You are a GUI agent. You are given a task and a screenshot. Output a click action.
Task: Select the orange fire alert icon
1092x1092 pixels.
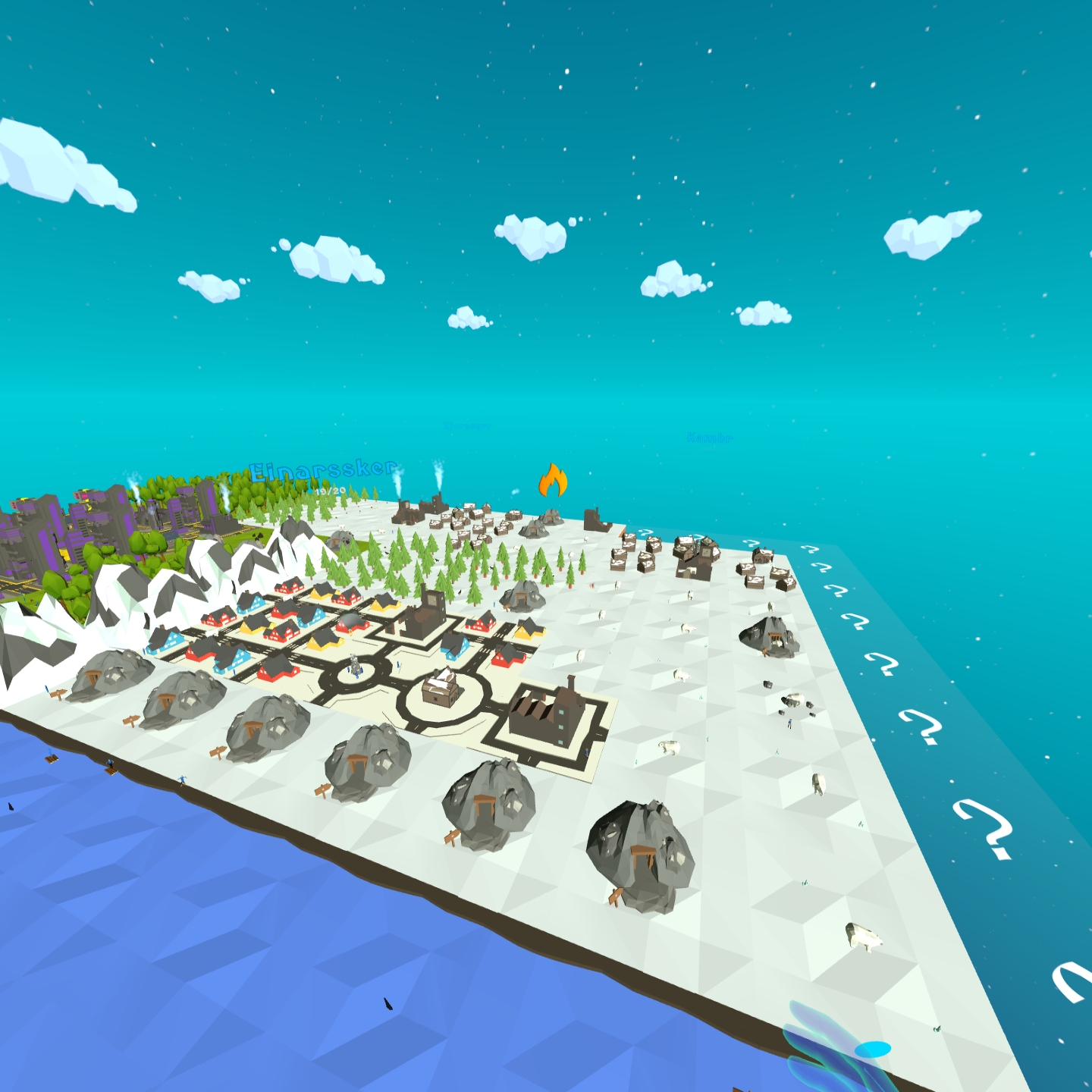click(x=553, y=480)
